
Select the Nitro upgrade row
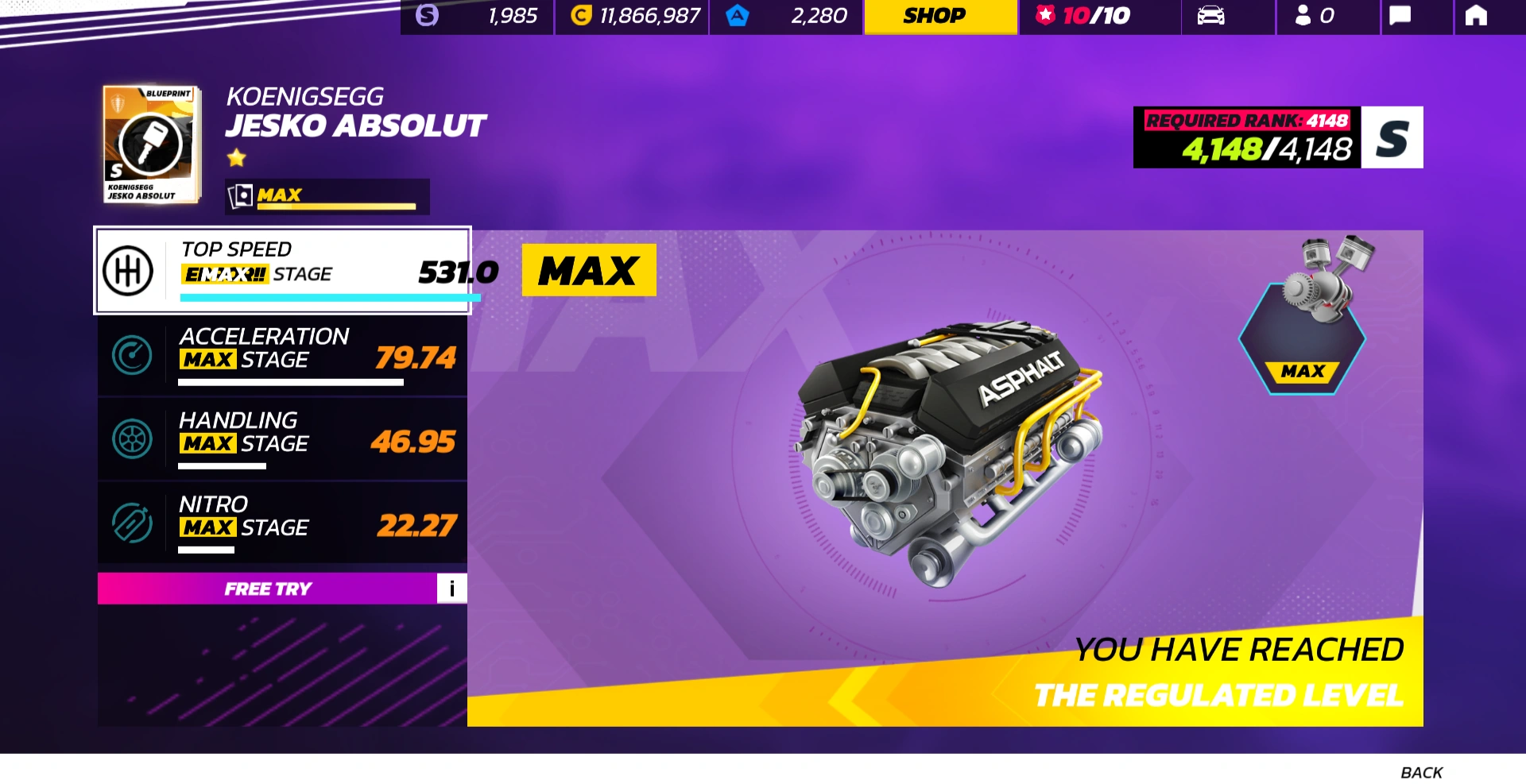point(282,523)
